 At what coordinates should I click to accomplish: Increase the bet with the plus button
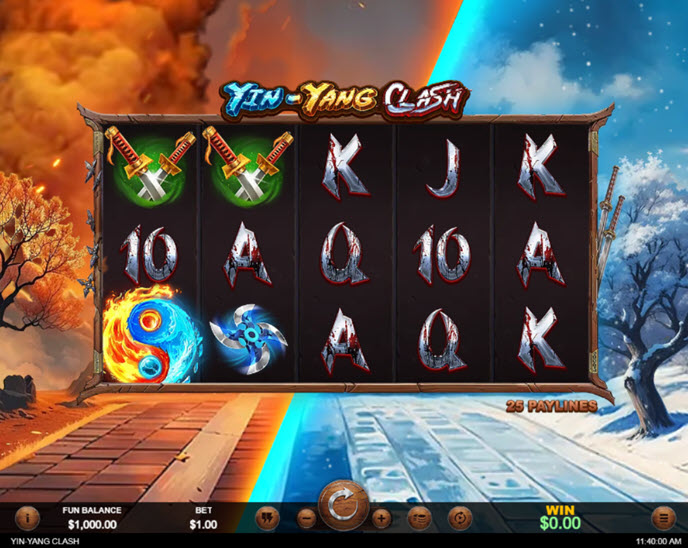click(381, 518)
